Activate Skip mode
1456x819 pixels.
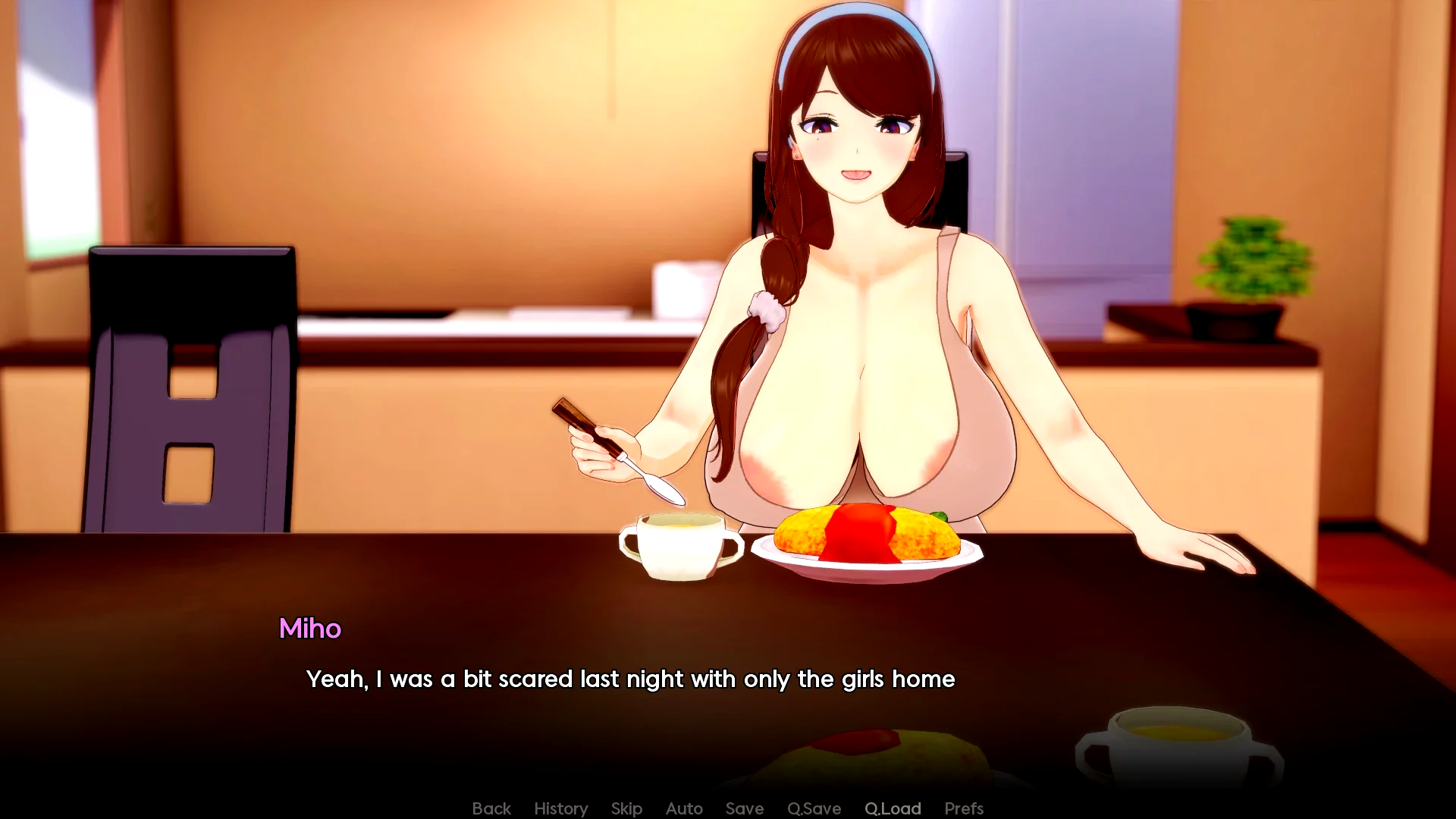(x=626, y=808)
